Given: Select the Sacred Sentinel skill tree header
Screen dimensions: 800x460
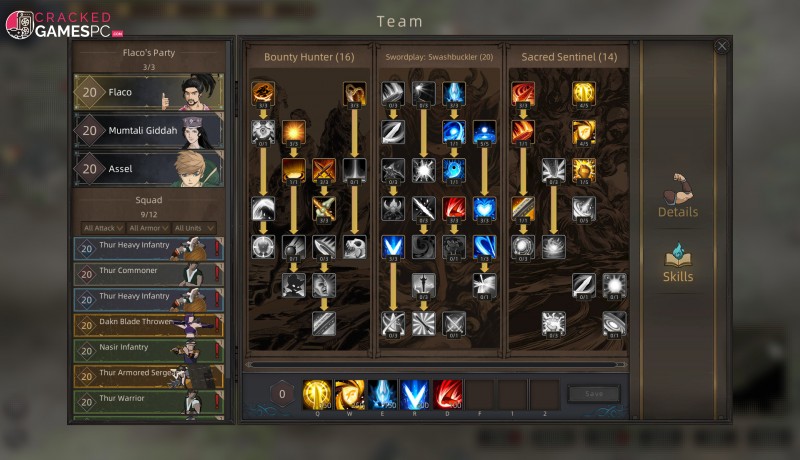Looking at the screenshot, I should click(x=569, y=57).
